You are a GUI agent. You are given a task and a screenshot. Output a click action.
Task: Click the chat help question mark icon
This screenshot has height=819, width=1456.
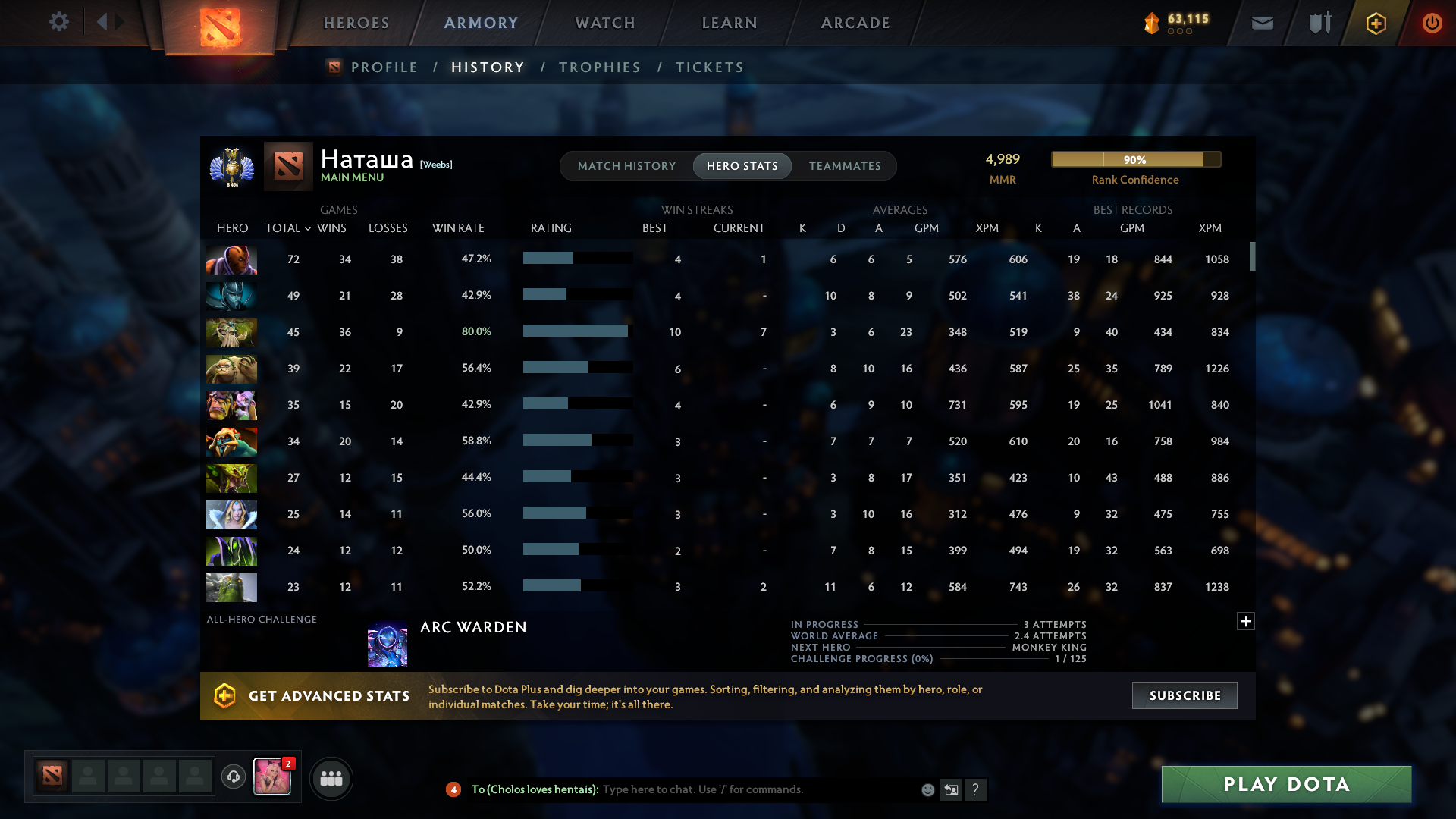point(977,789)
